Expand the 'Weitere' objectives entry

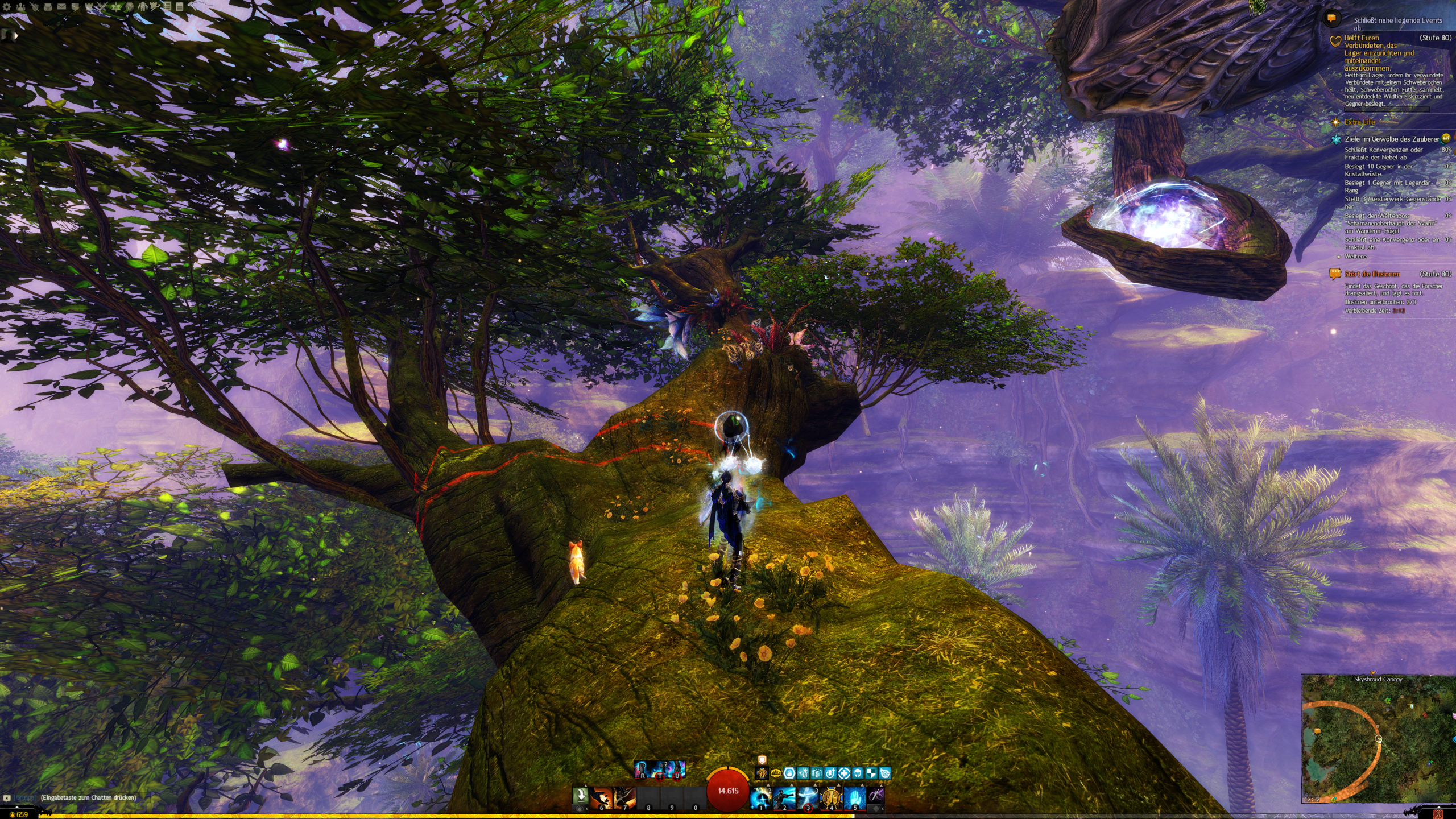point(1355,257)
